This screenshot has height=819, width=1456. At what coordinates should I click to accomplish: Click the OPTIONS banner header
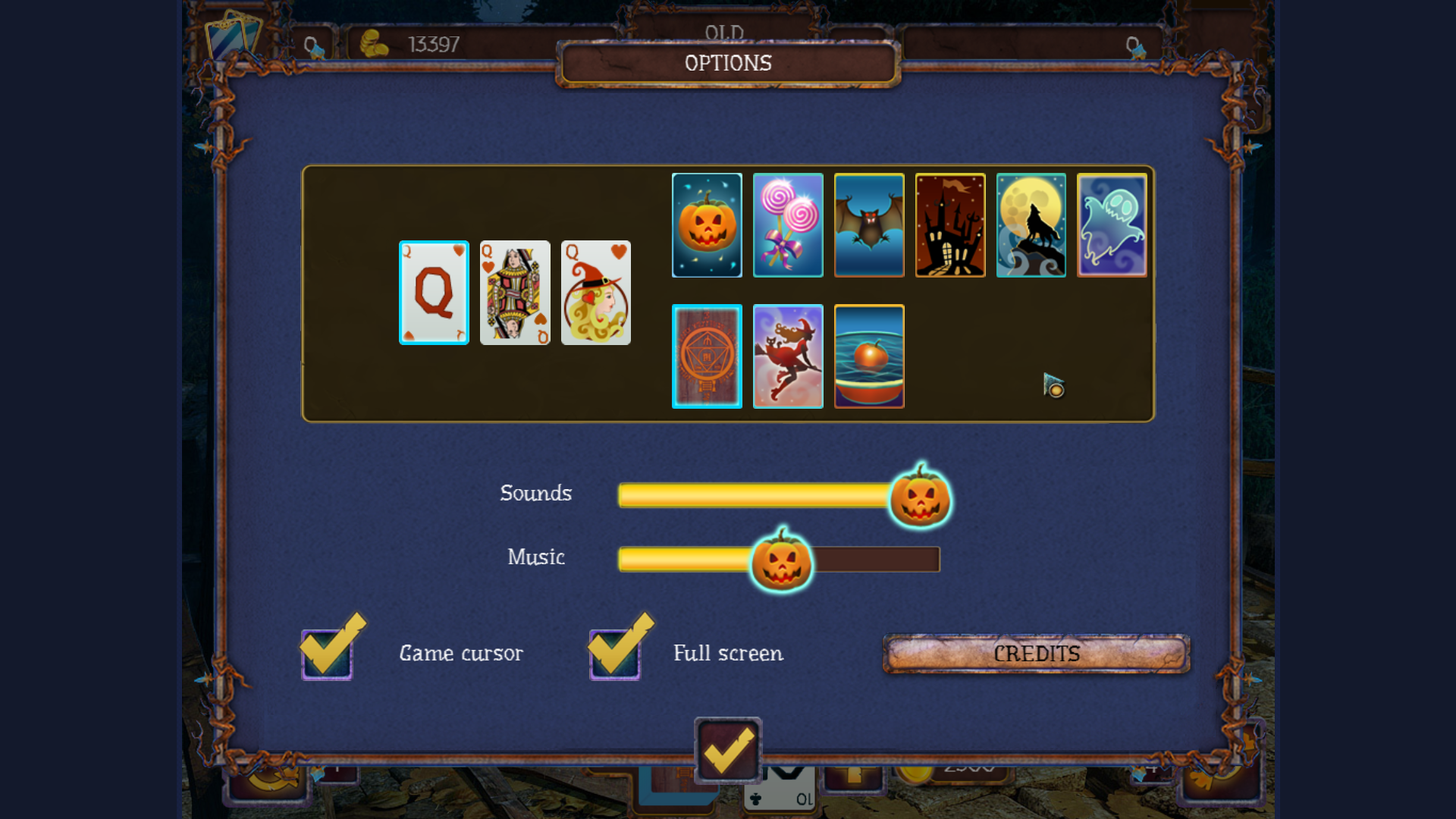tap(726, 63)
